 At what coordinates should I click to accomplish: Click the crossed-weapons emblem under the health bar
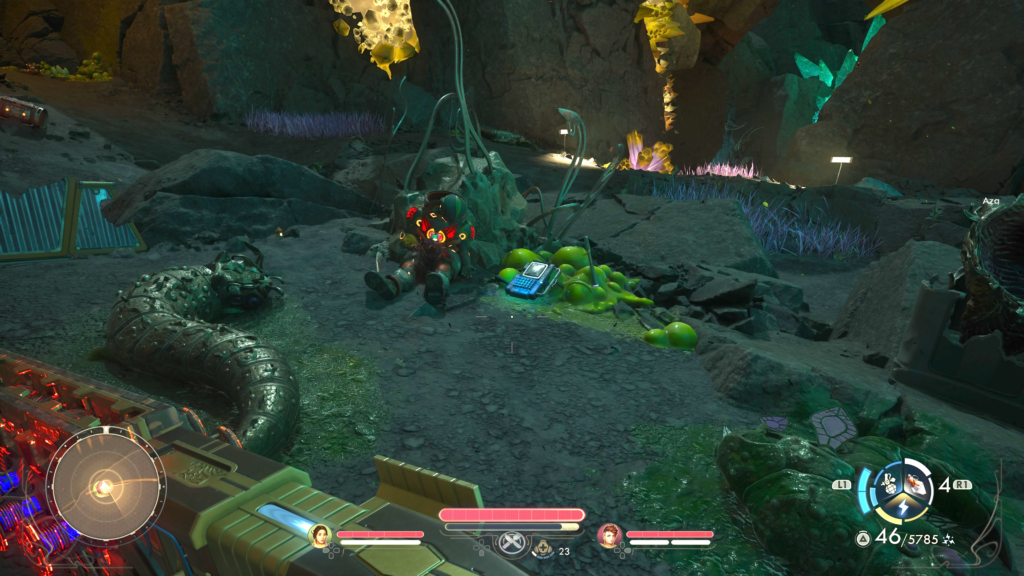click(x=512, y=547)
